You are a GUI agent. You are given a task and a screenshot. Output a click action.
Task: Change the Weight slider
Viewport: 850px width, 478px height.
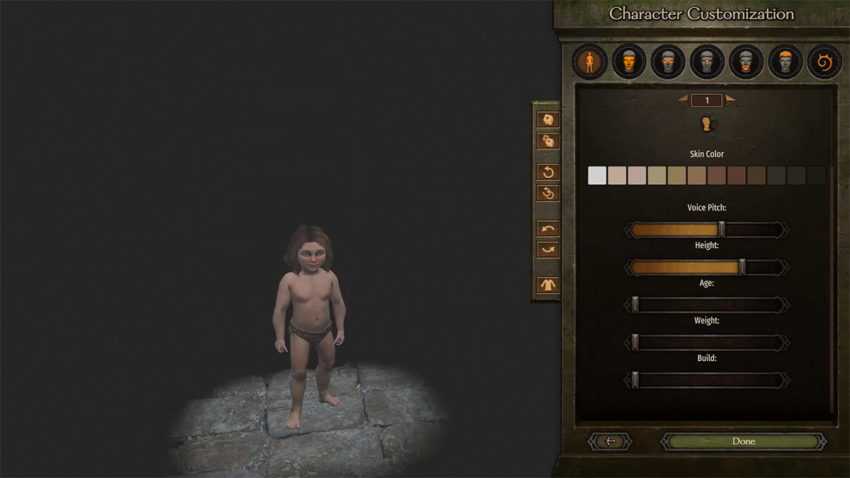pyautogui.click(x=706, y=343)
